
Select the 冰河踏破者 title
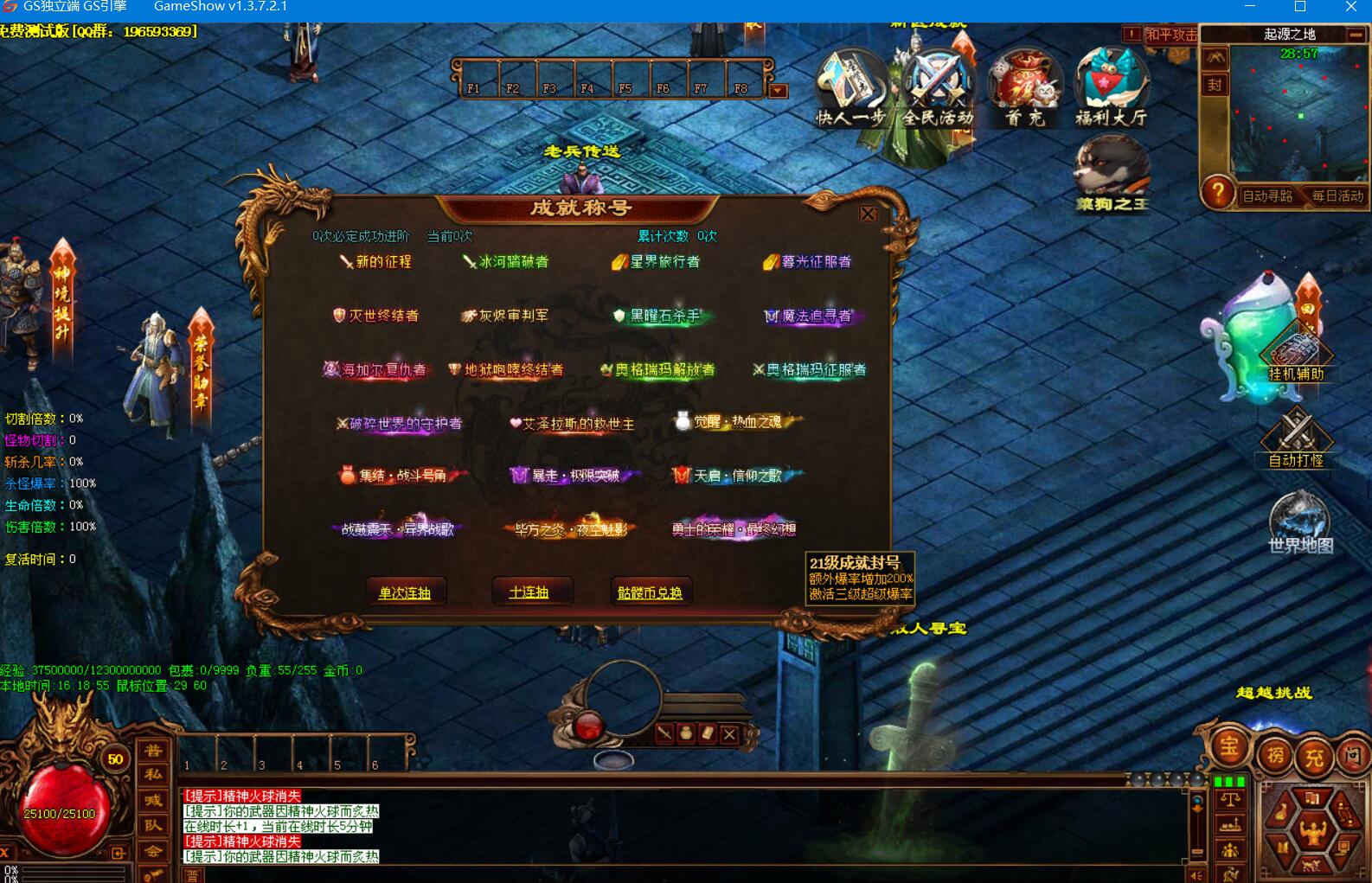pos(506,262)
